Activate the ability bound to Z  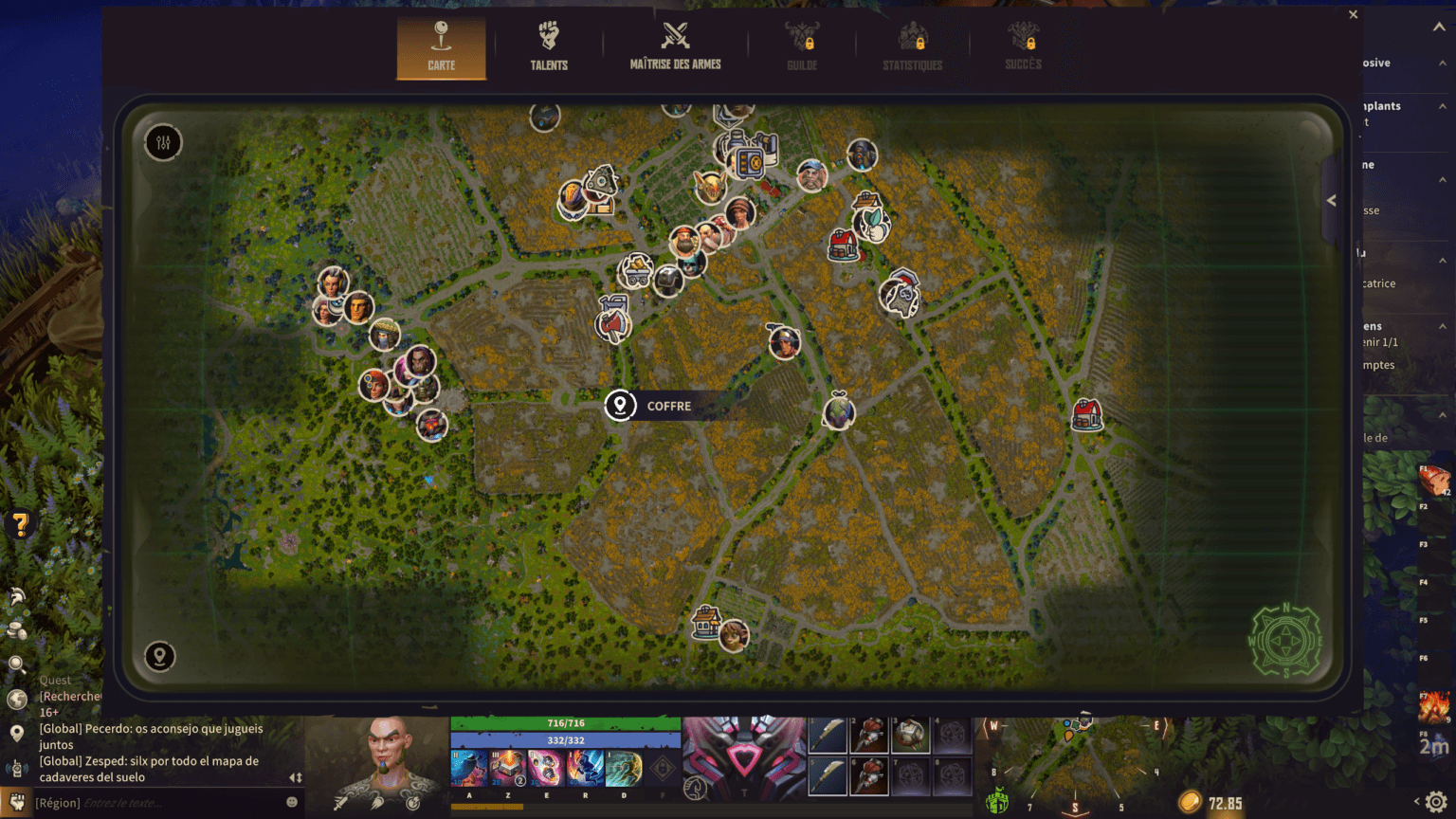(x=508, y=768)
